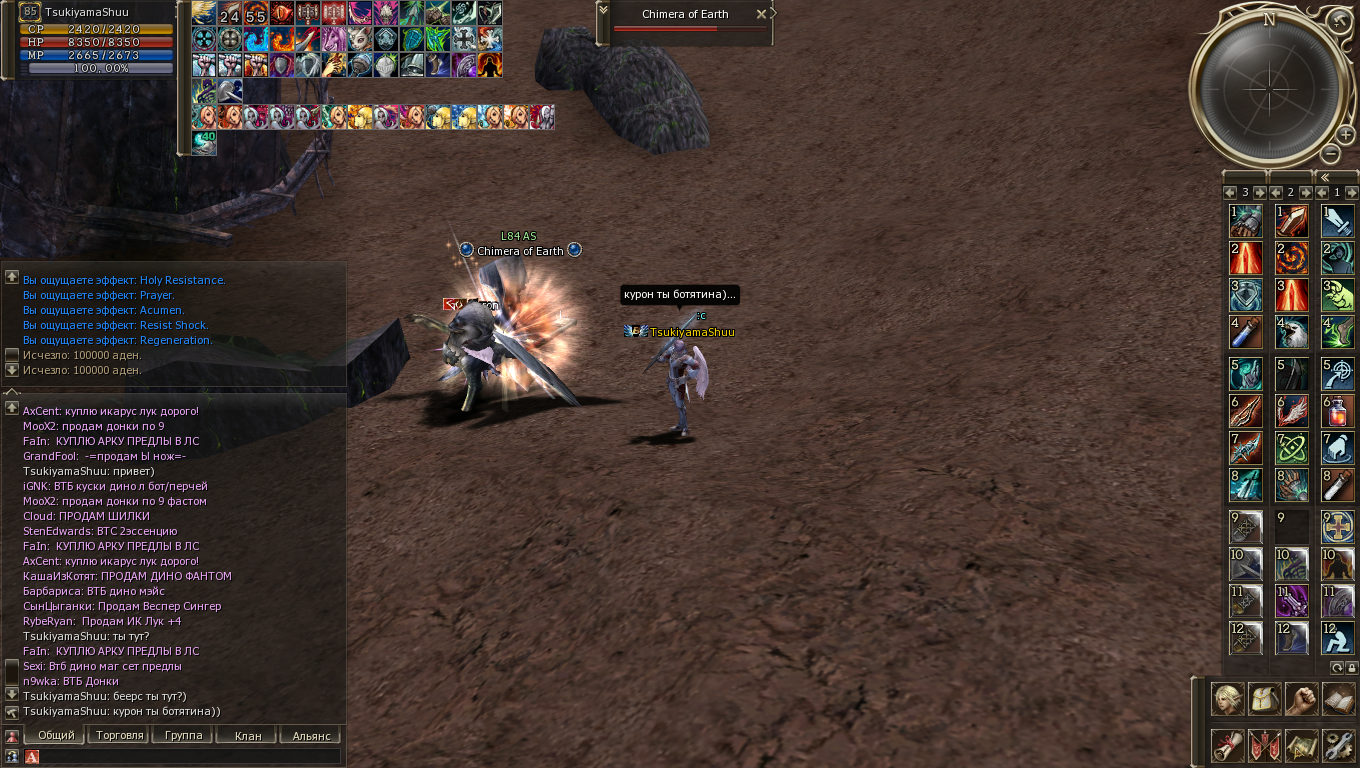The height and width of the screenshot is (768, 1360).
Task: Select the Клан chat tab
Action: pos(247,735)
